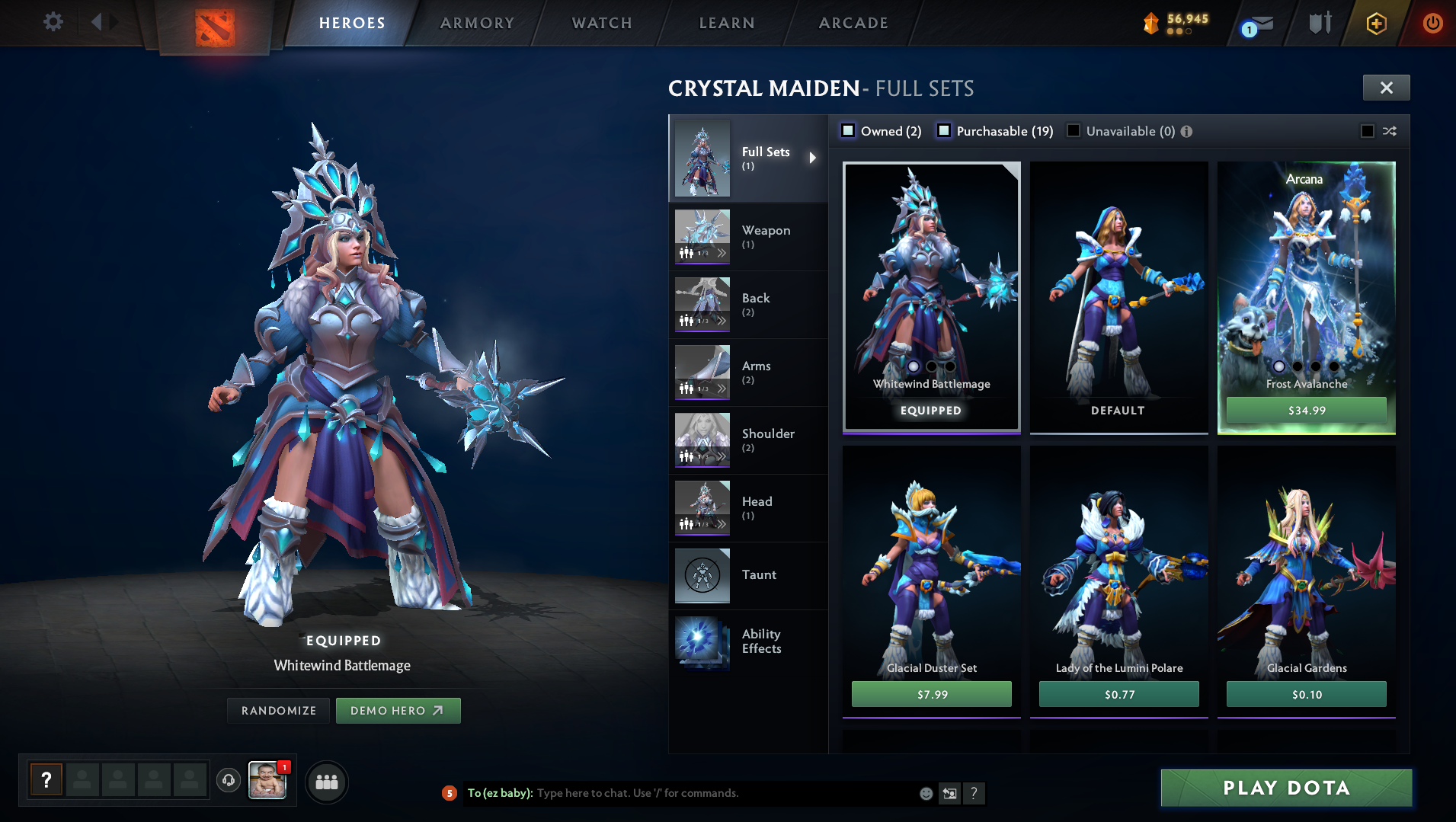Image resolution: width=1456 pixels, height=822 pixels.
Task: Choose the Shoulder slot category
Action: point(747,440)
